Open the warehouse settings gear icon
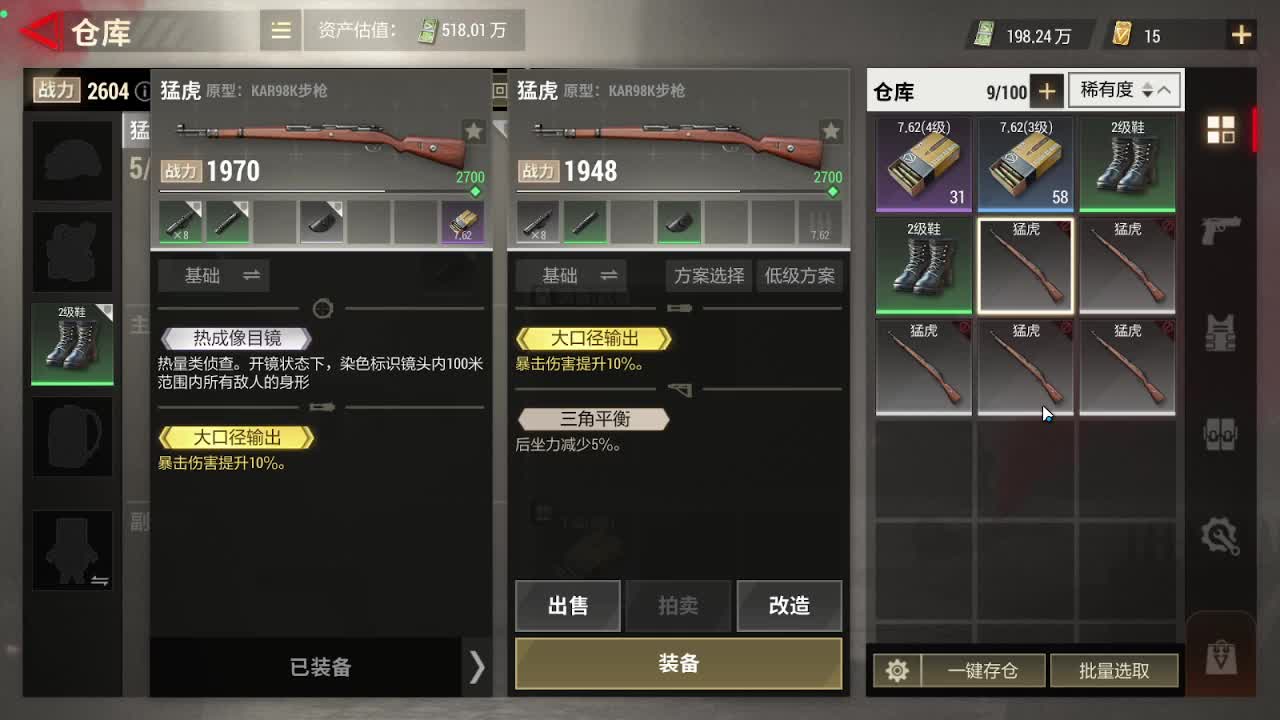The image size is (1280, 720). pyautogui.click(x=897, y=670)
